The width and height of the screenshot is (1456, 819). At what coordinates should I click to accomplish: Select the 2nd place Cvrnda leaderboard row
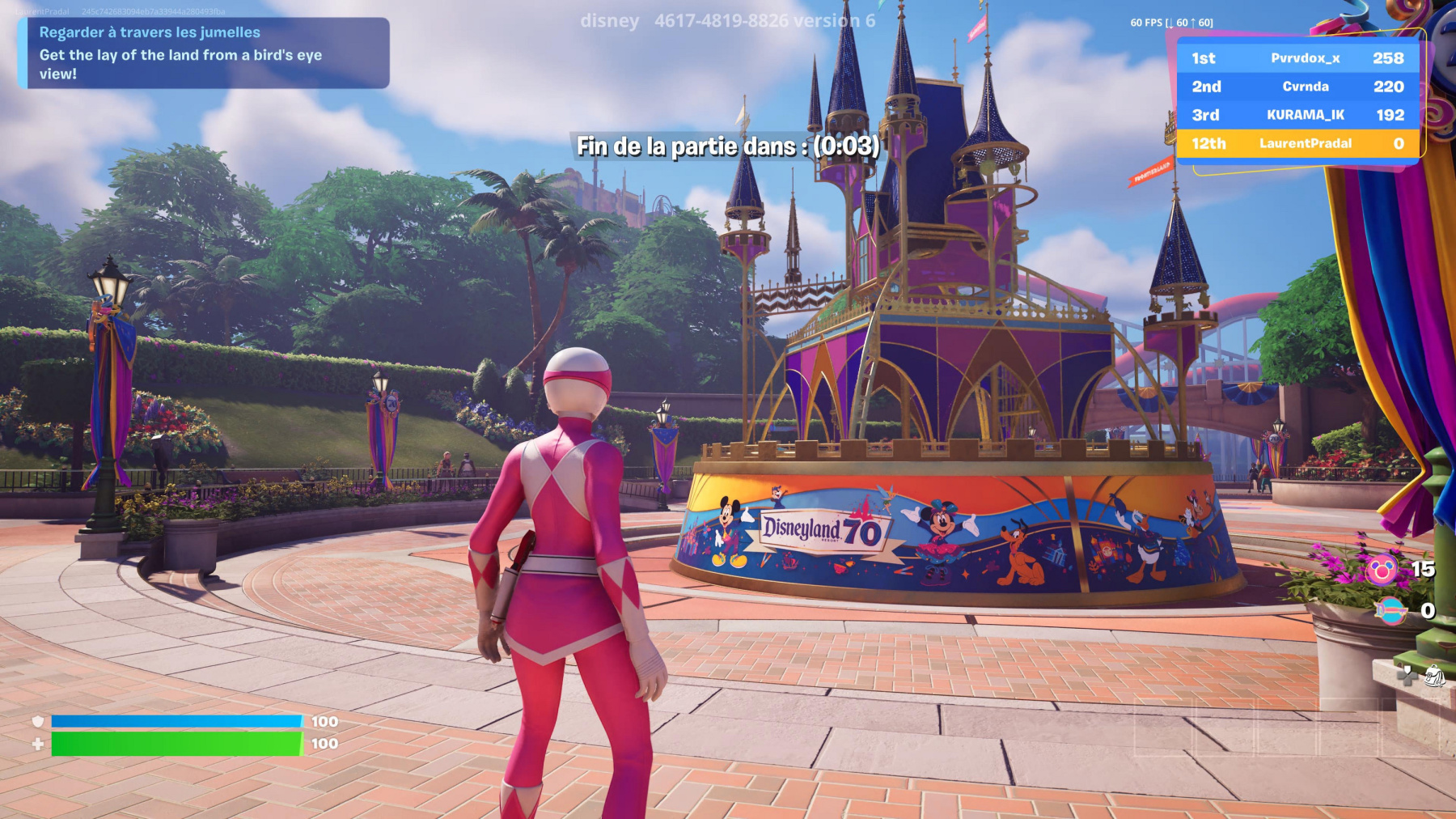point(1297,87)
